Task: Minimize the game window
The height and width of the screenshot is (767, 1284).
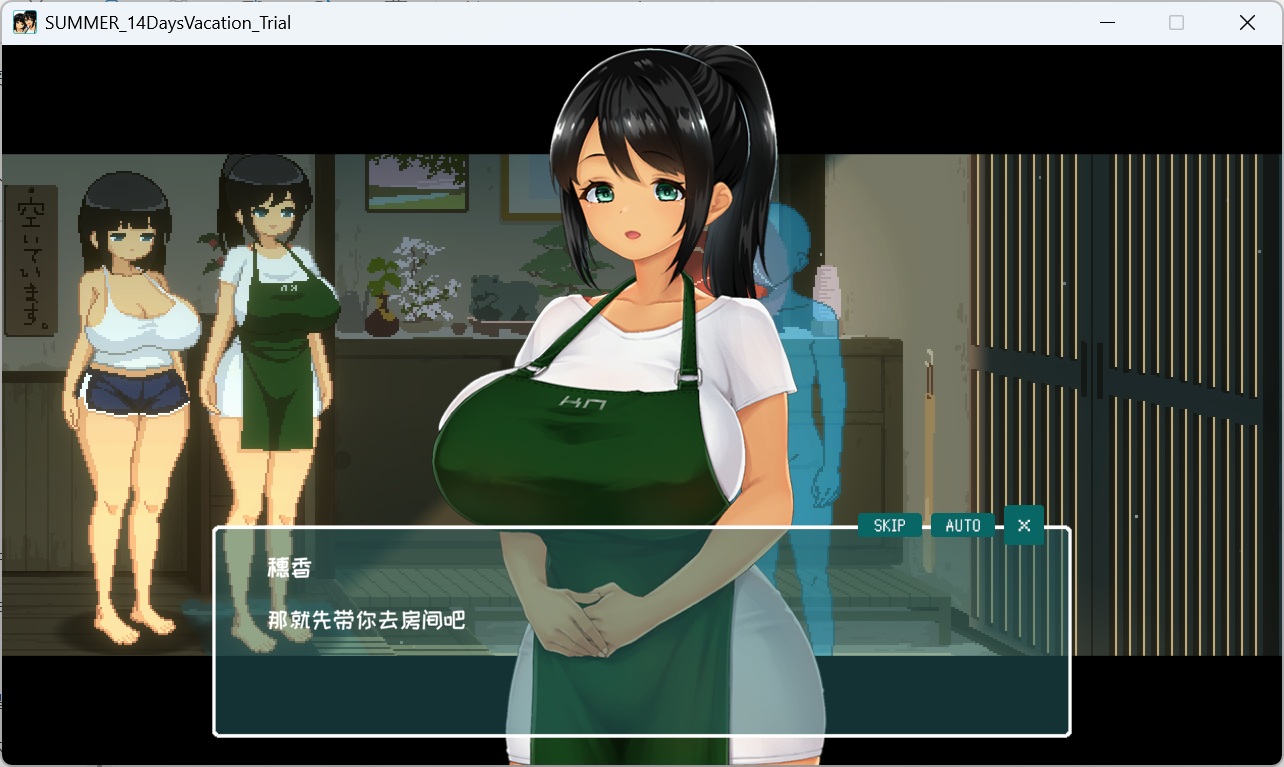Action: click(x=1105, y=21)
